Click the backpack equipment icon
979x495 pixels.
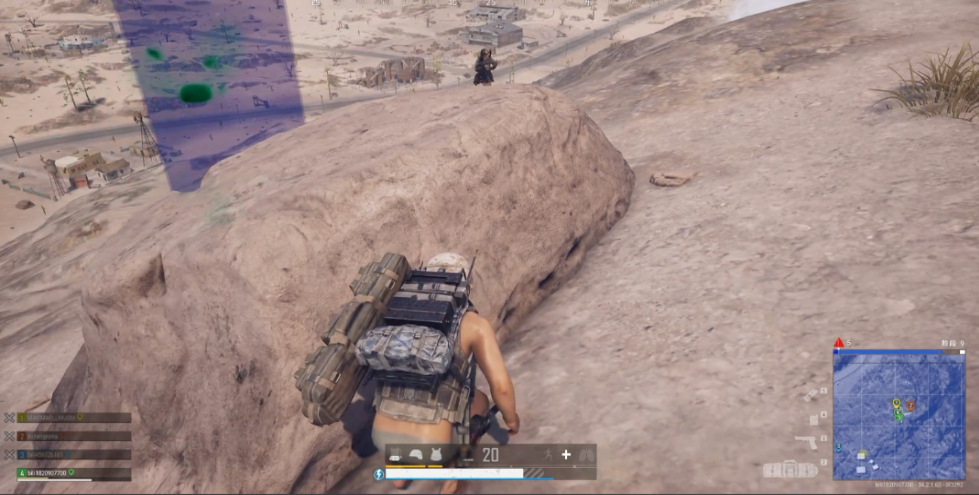pos(395,455)
